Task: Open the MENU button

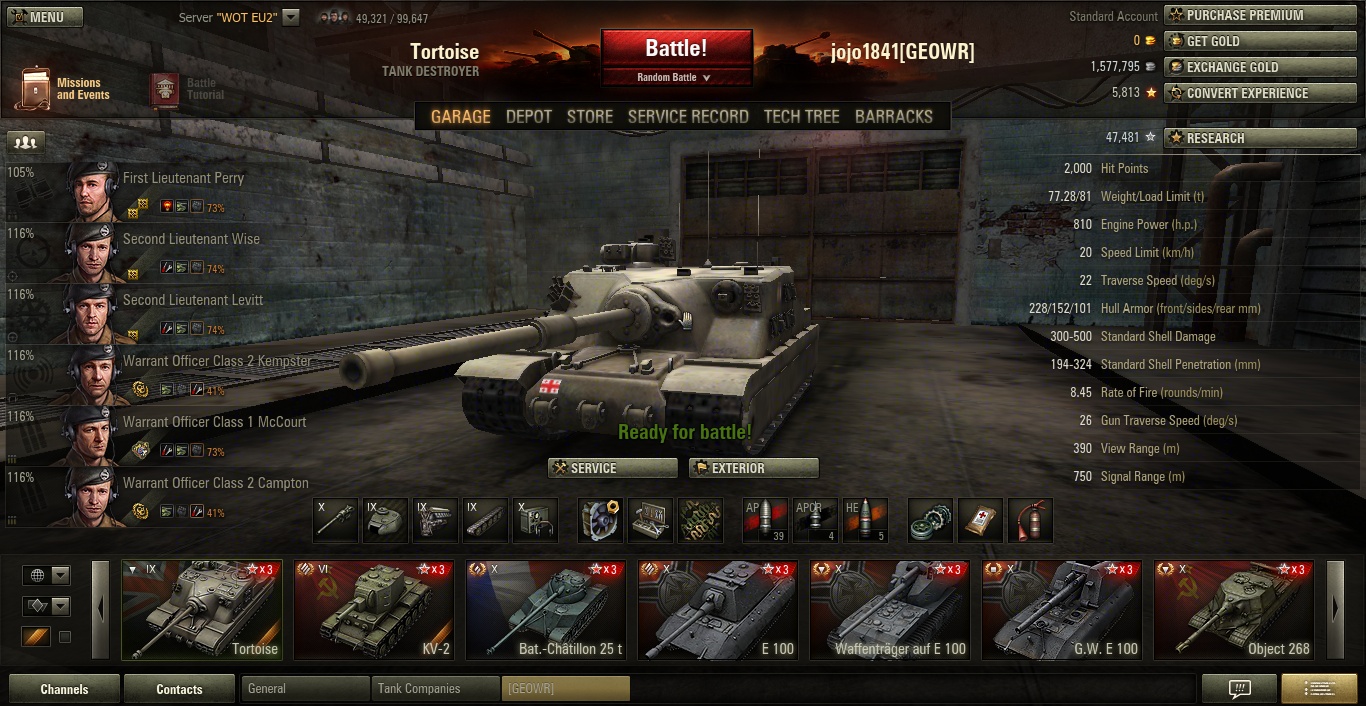Action: (44, 17)
